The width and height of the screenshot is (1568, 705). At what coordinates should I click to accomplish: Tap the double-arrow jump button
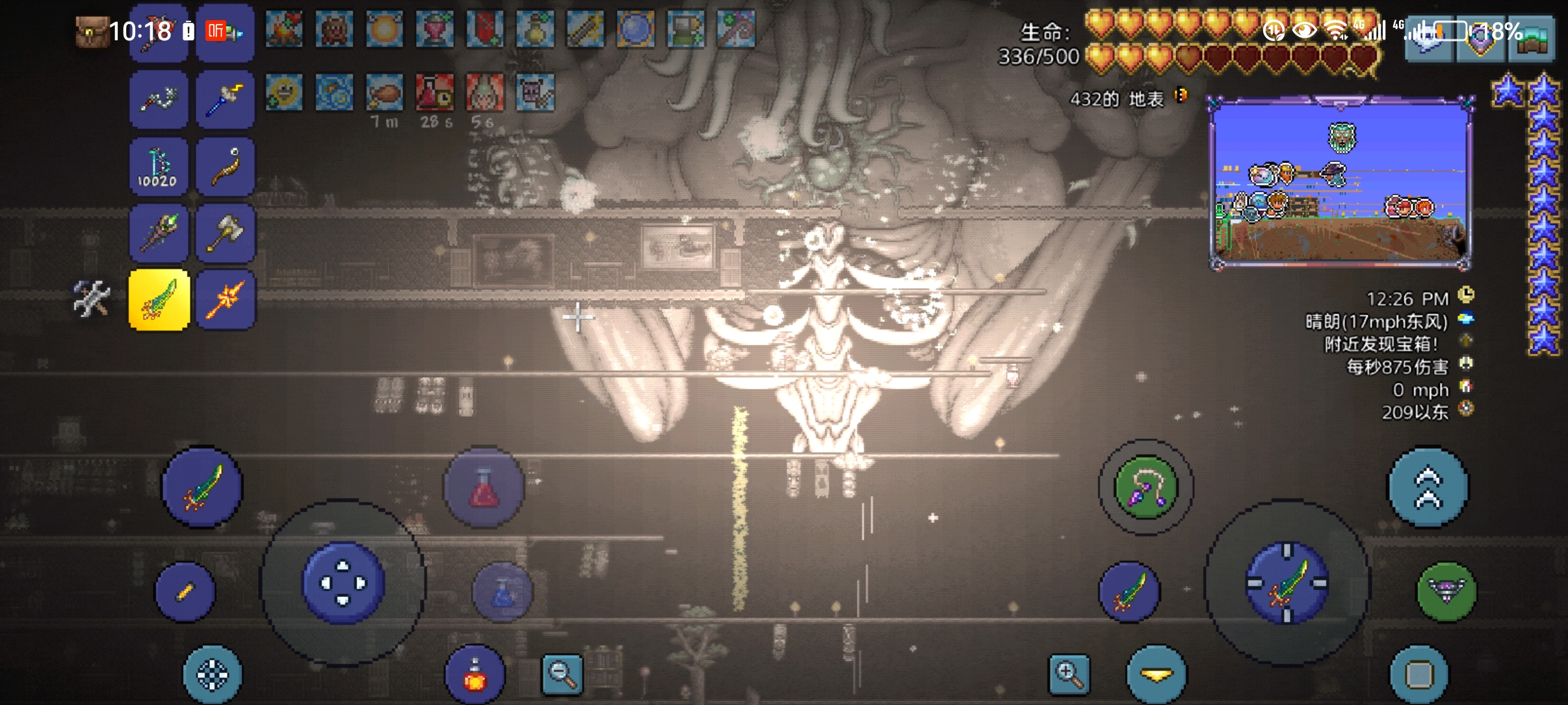coord(1428,487)
